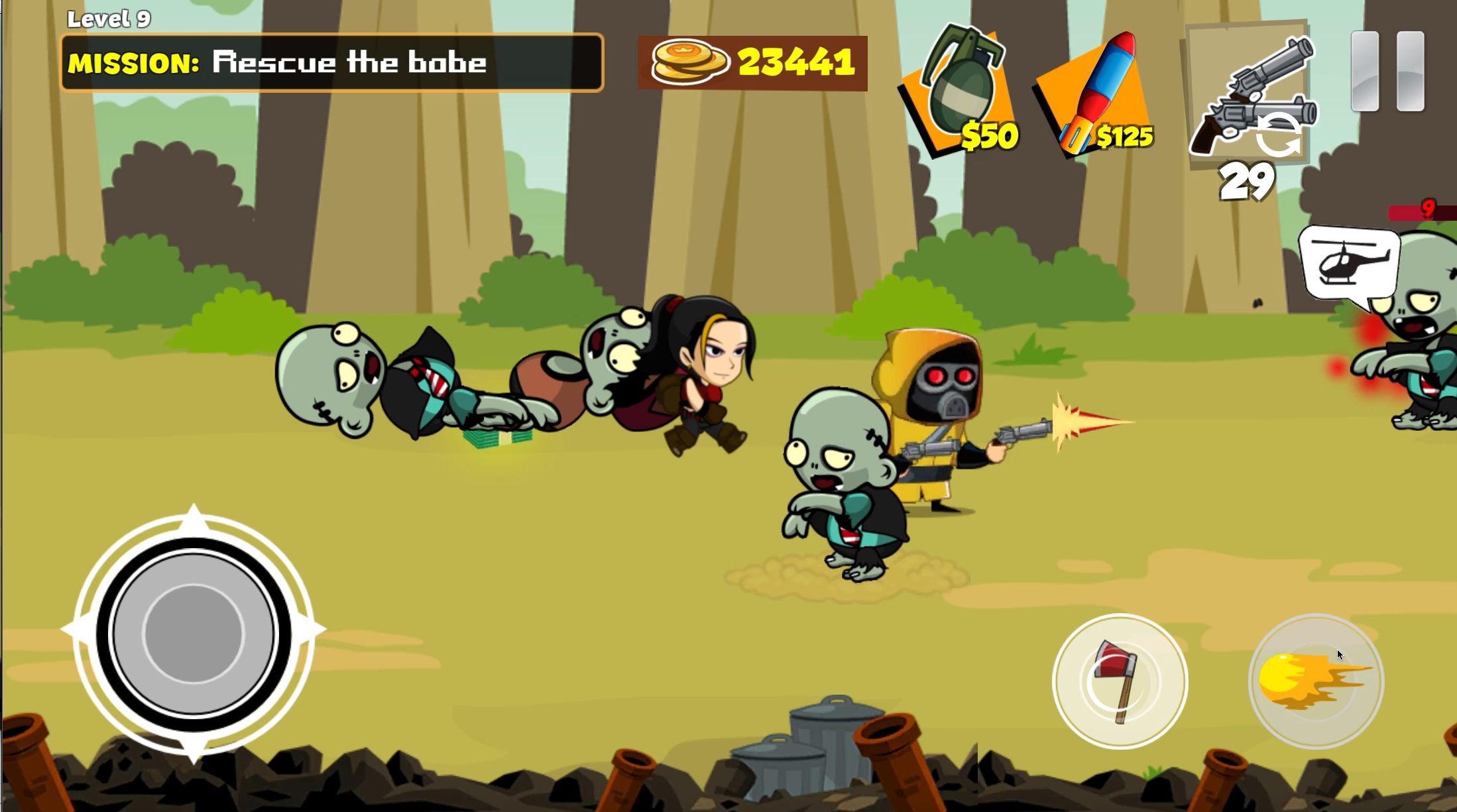The image size is (1457, 812).
Task: Swing the axe melee attack button
Action: 1120,681
